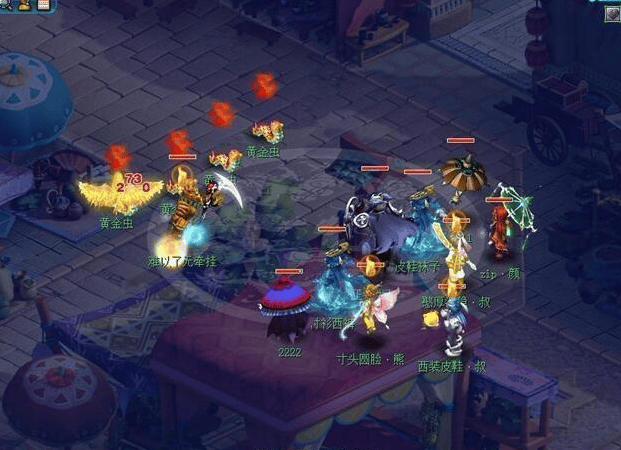Viewport: 621px width, 450px height.
Task: Open the character figure icon
Action: pos(24,5)
